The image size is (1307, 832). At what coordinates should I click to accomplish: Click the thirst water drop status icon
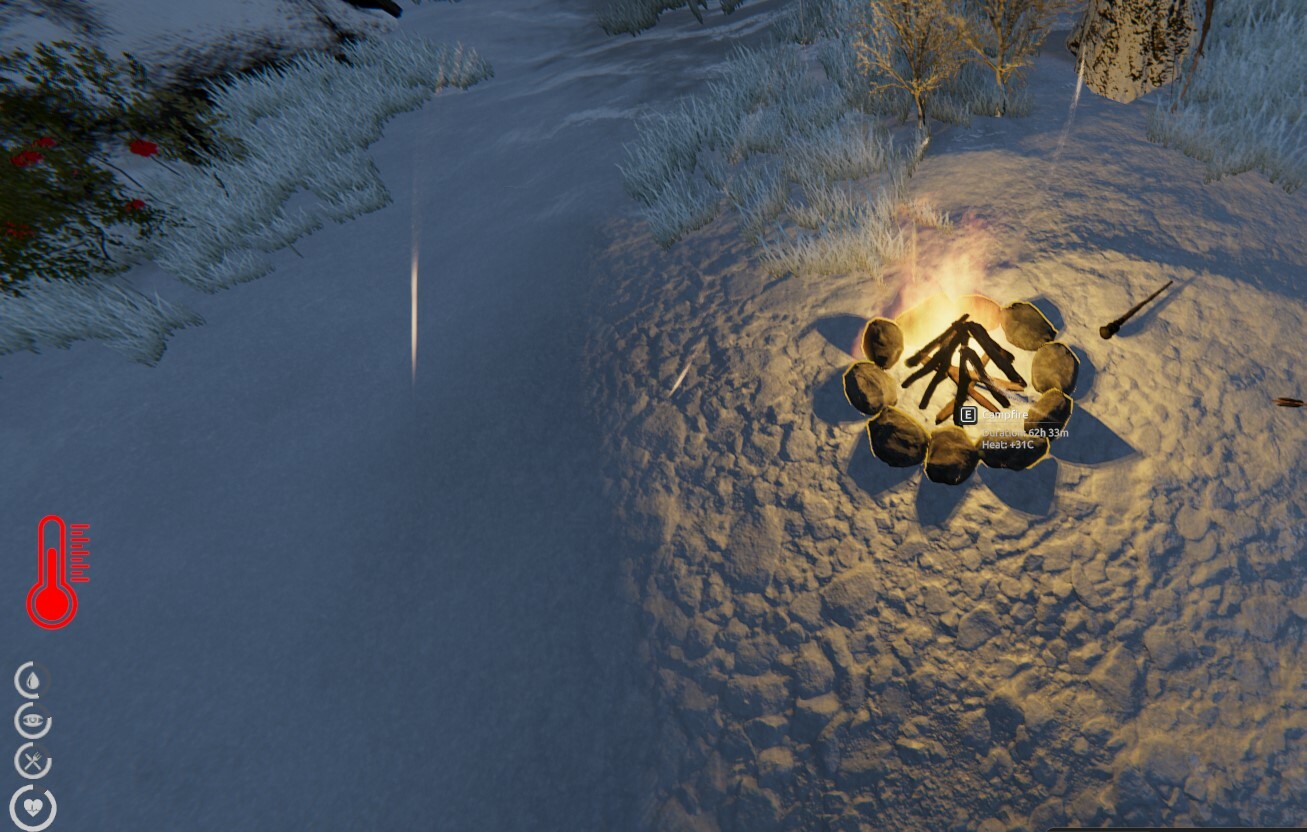[32, 682]
